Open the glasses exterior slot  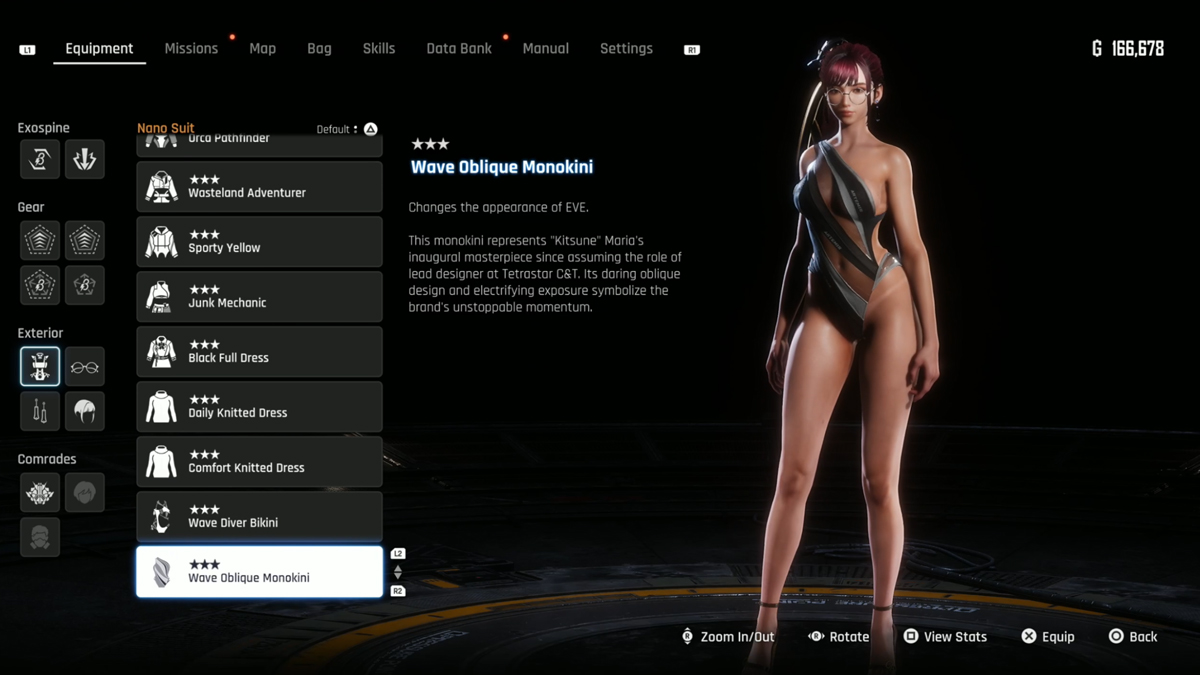click(85, 367)
